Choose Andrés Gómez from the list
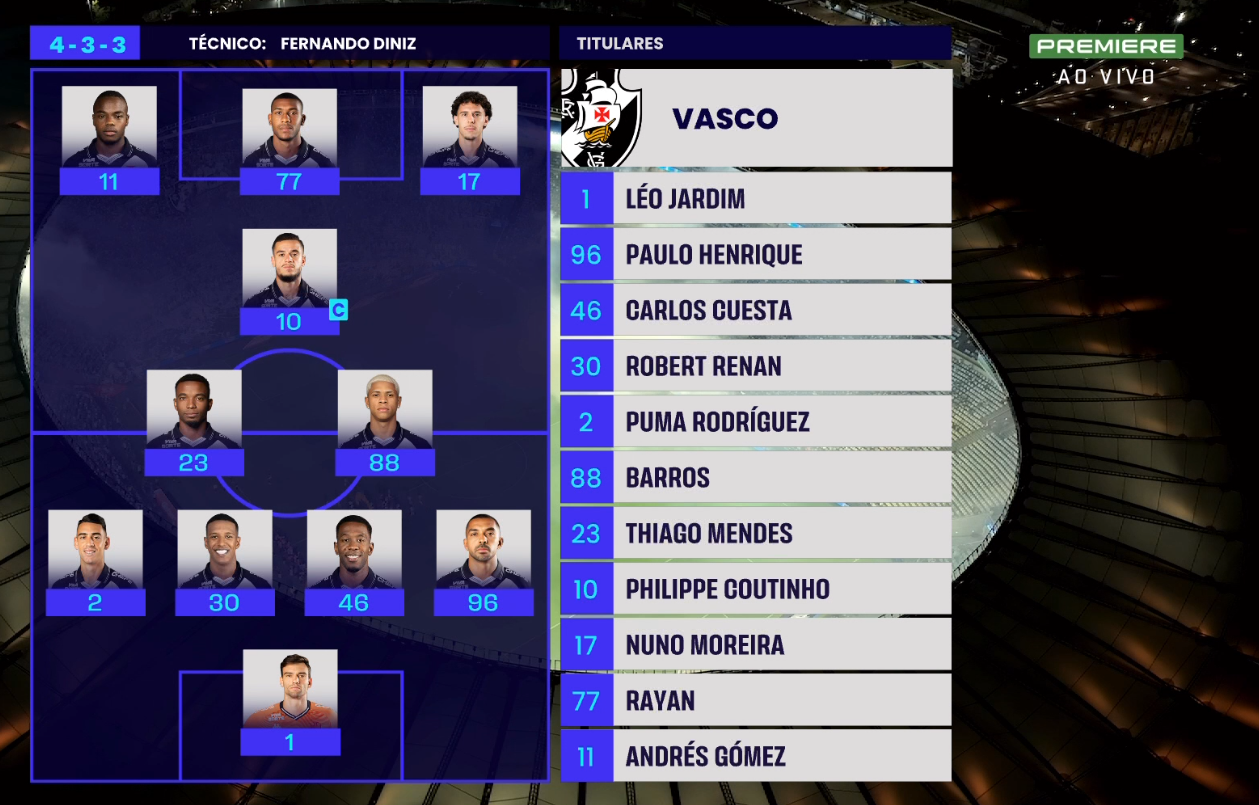 (x=755, y=756)
